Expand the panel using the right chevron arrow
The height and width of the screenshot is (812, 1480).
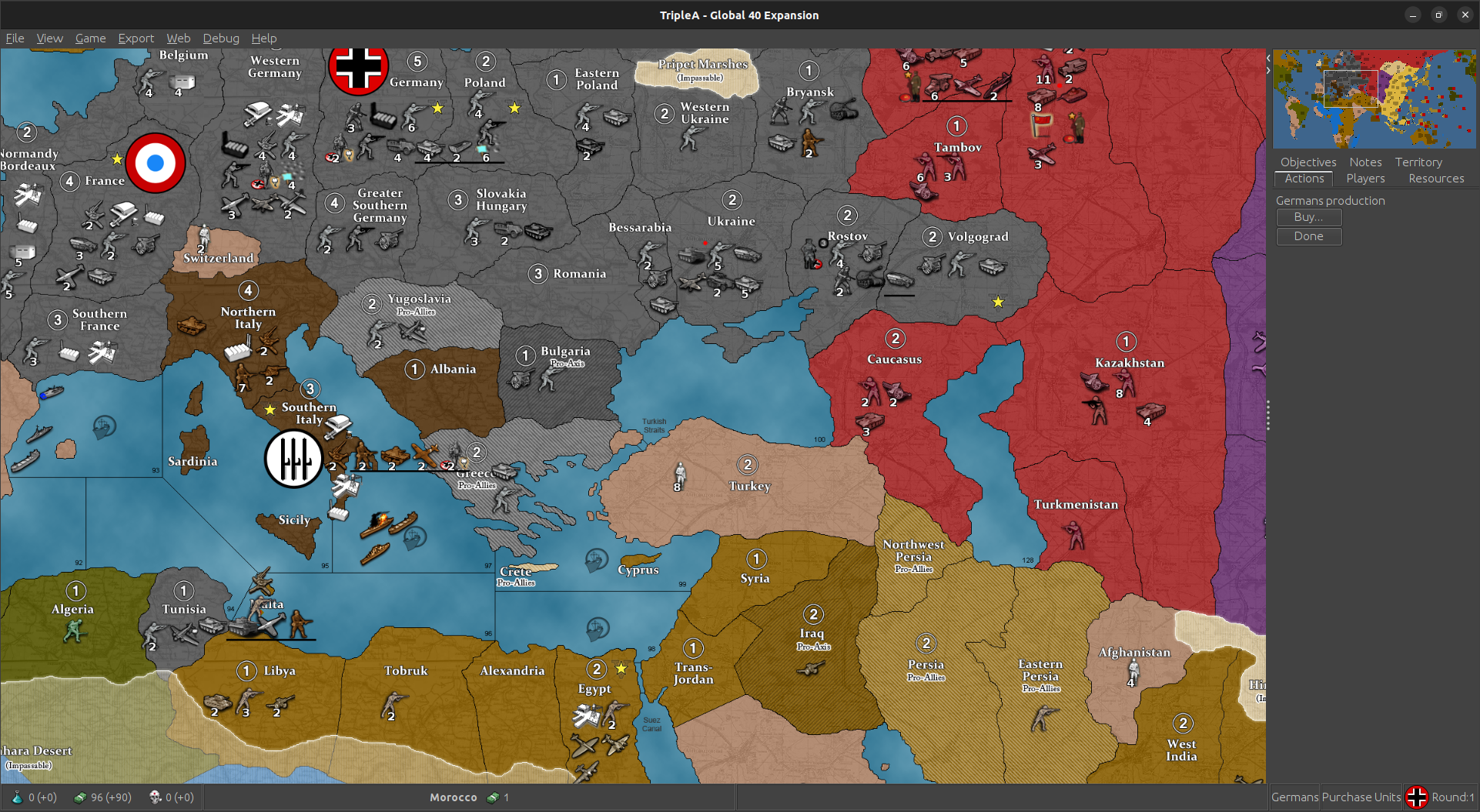click(1267, 69)
